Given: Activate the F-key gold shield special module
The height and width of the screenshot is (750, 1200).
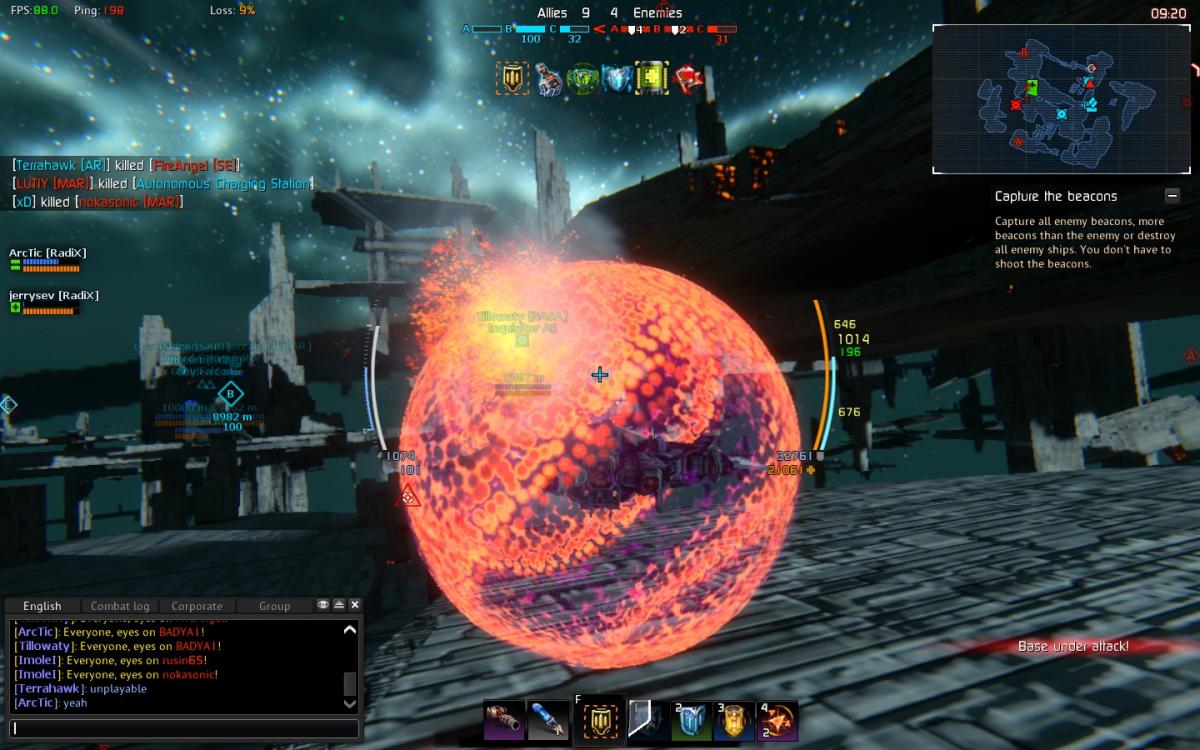Looking at the screenshot, I should tap(599, 721).
